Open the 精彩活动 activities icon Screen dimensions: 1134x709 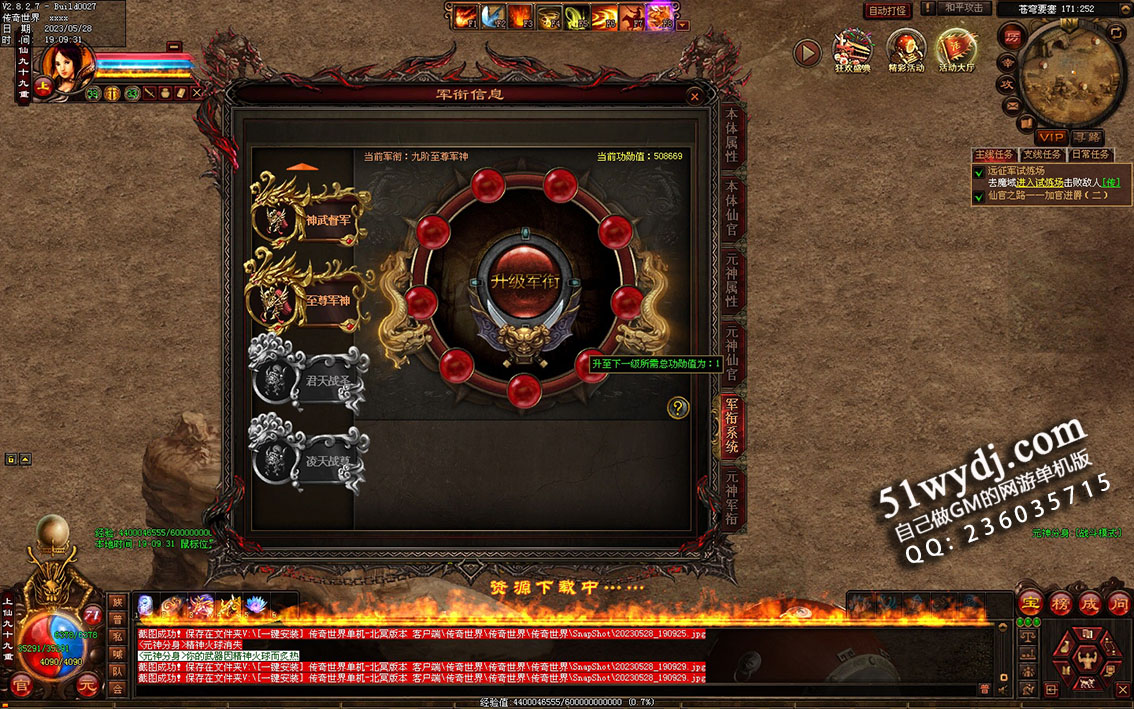pyautogui.click(x=906, y=51)
